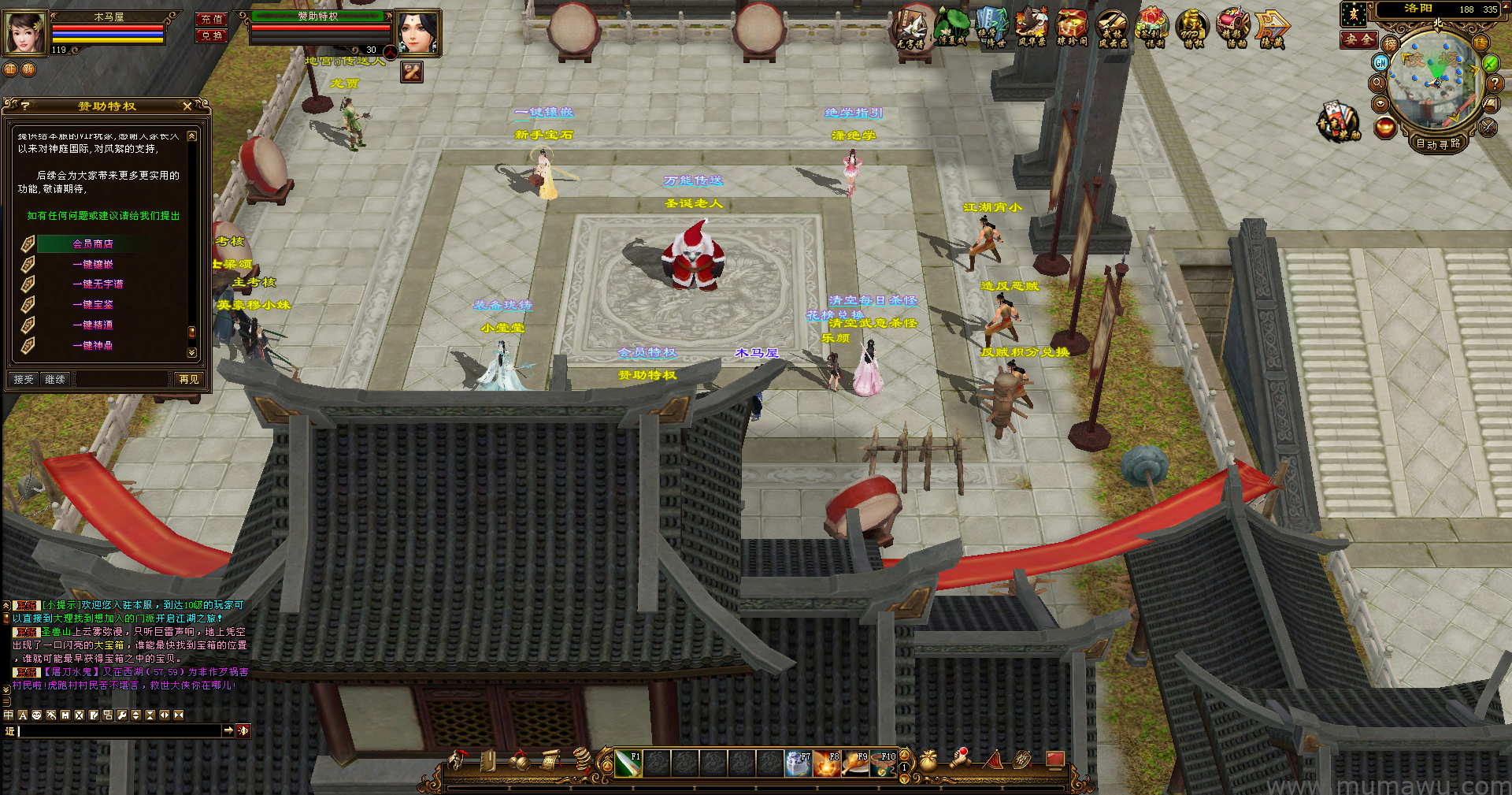Pick the 一键无字谱 option
This screenshot has height=795, width=1512.
coord(98,284)
